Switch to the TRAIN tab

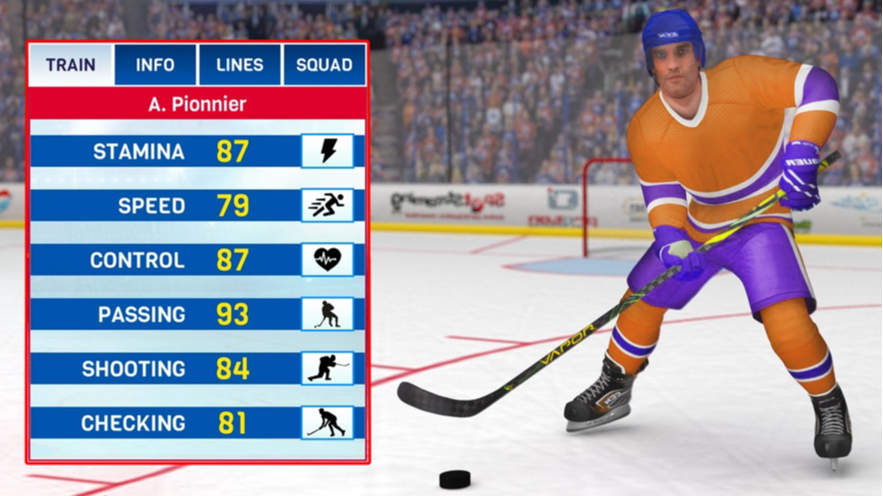[x=70, y=65]
